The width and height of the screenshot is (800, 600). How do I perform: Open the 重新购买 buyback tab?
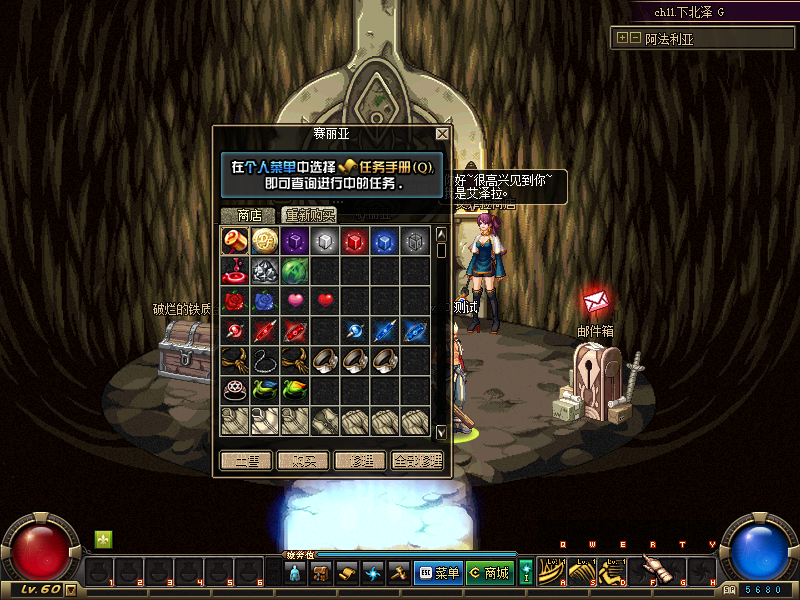click(309, 215)
